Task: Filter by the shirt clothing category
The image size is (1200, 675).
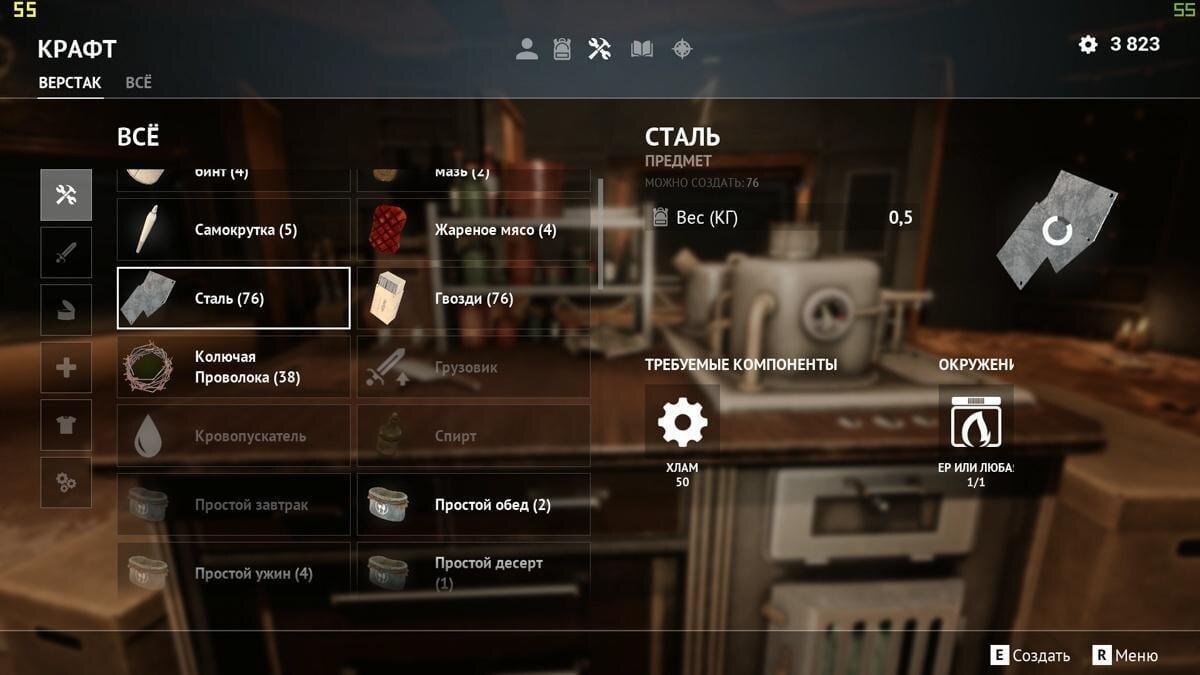Action: click(x=66, y=425)
